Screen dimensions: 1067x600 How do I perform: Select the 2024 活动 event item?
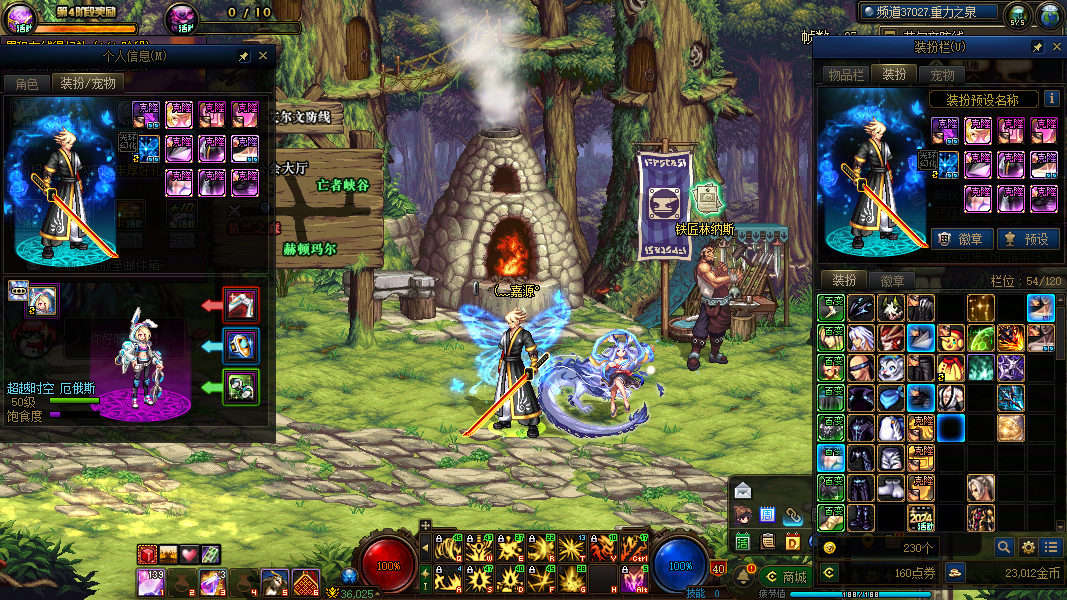[x=920, y=518]
